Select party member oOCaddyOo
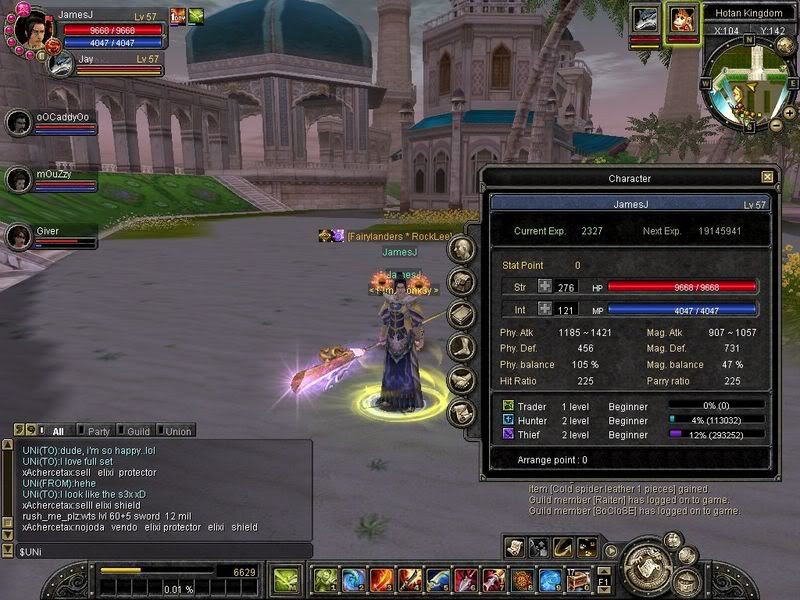This screenshot has width=800, height=600. 18,122
